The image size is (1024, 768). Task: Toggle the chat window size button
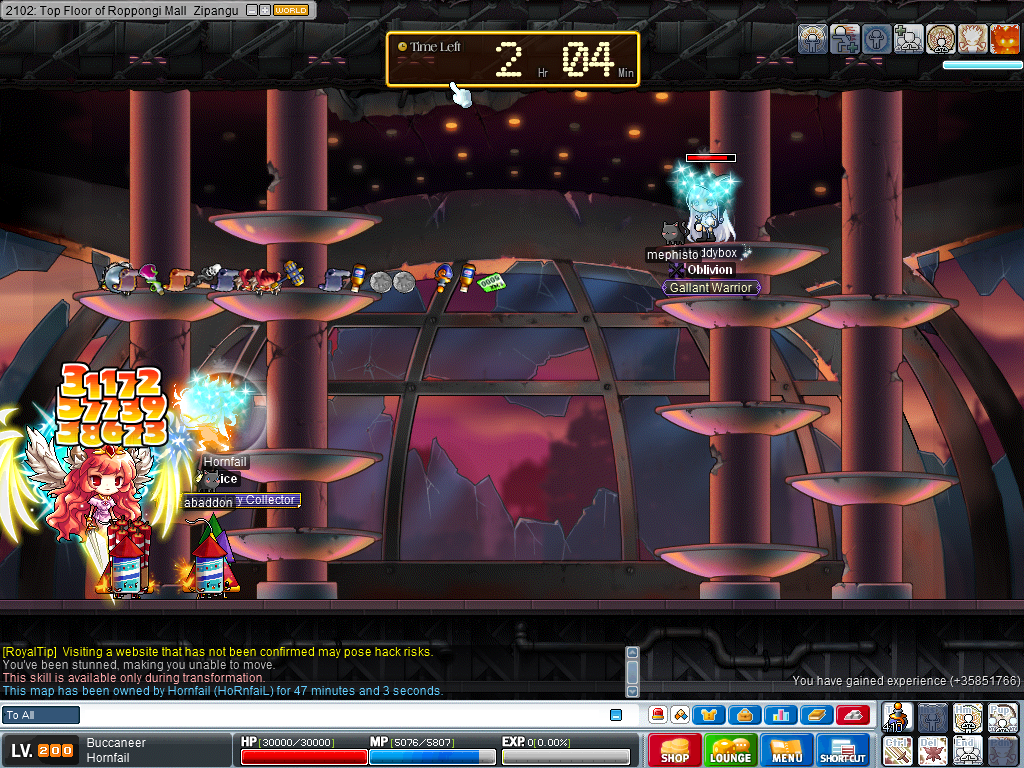pos(616,715)
